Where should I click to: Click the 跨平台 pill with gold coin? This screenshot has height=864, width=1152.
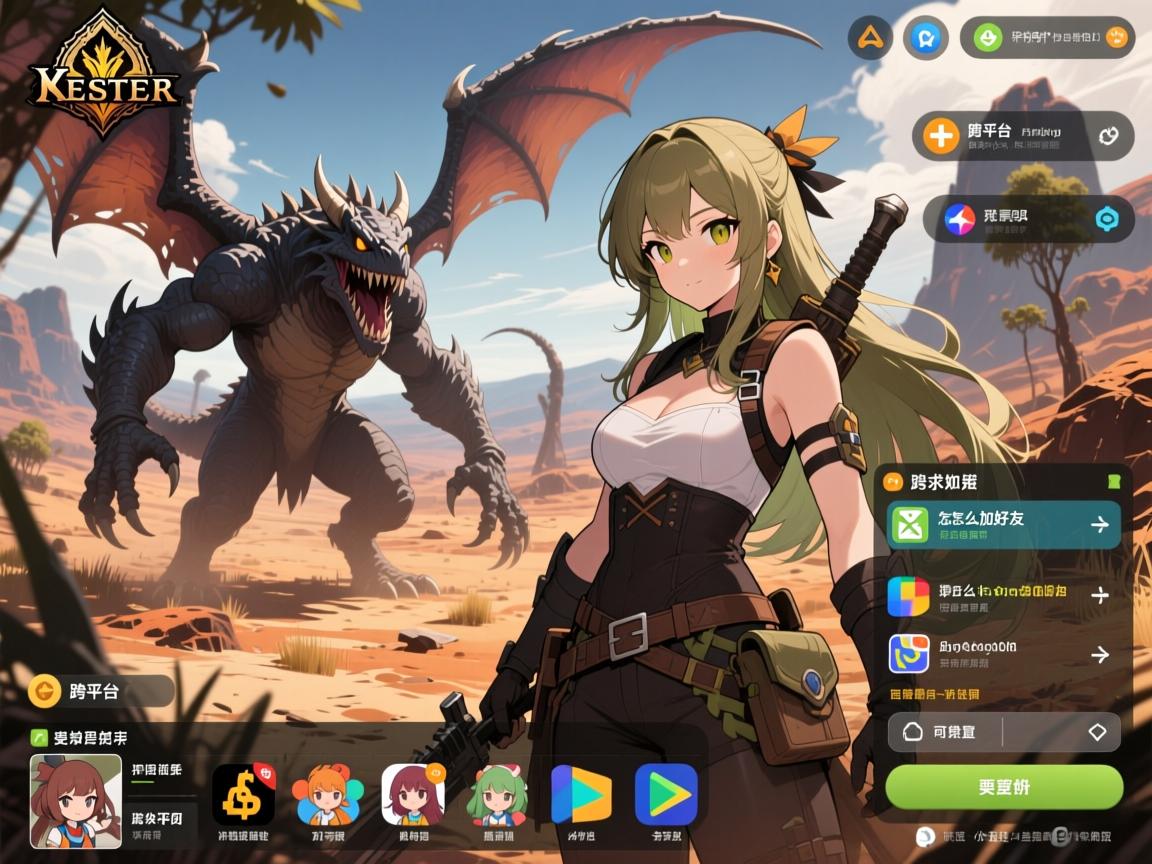point(101,690)
